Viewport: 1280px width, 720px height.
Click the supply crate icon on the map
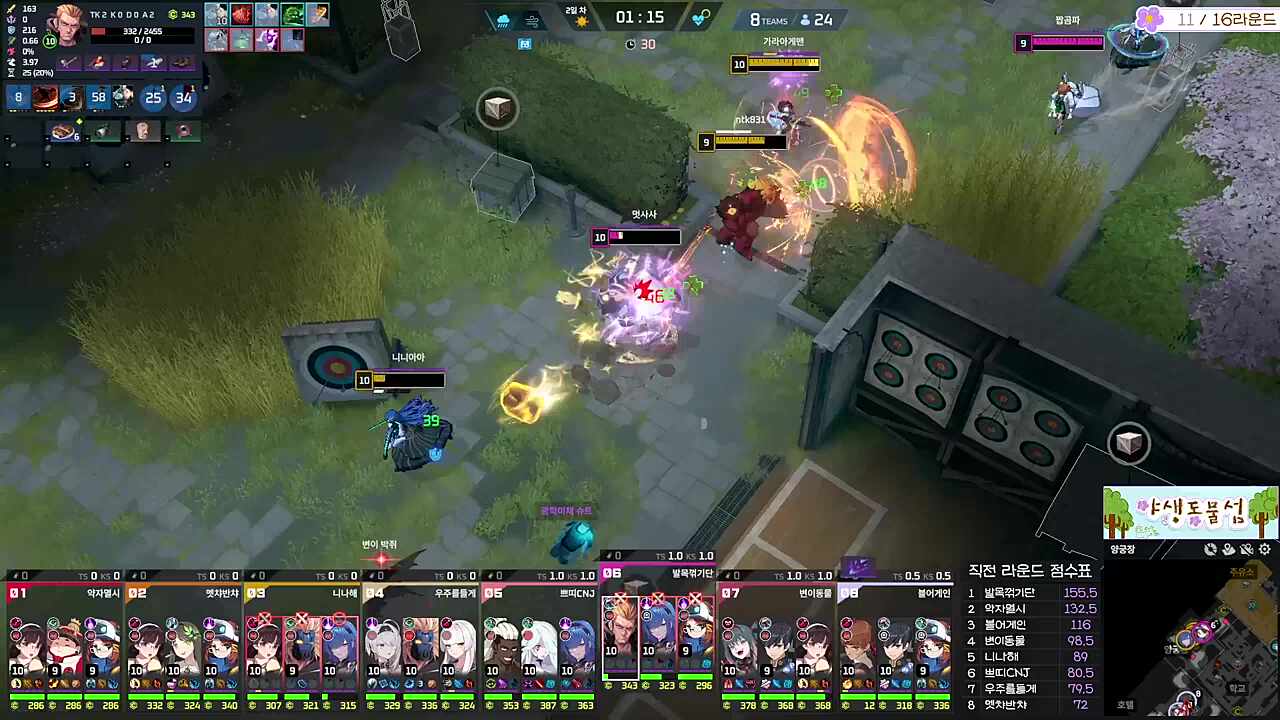498,108
